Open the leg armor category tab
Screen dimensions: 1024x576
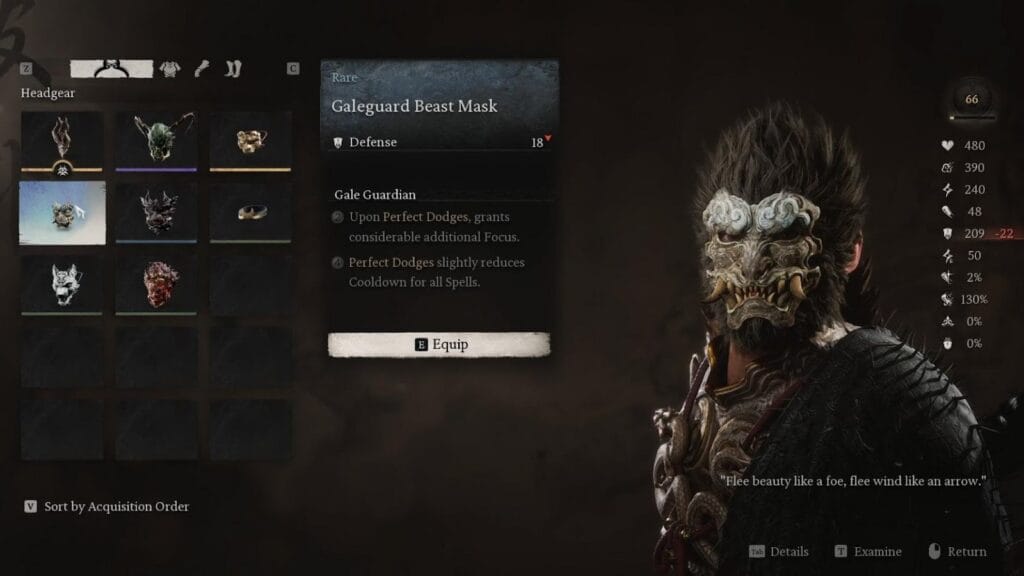point(233,69)
